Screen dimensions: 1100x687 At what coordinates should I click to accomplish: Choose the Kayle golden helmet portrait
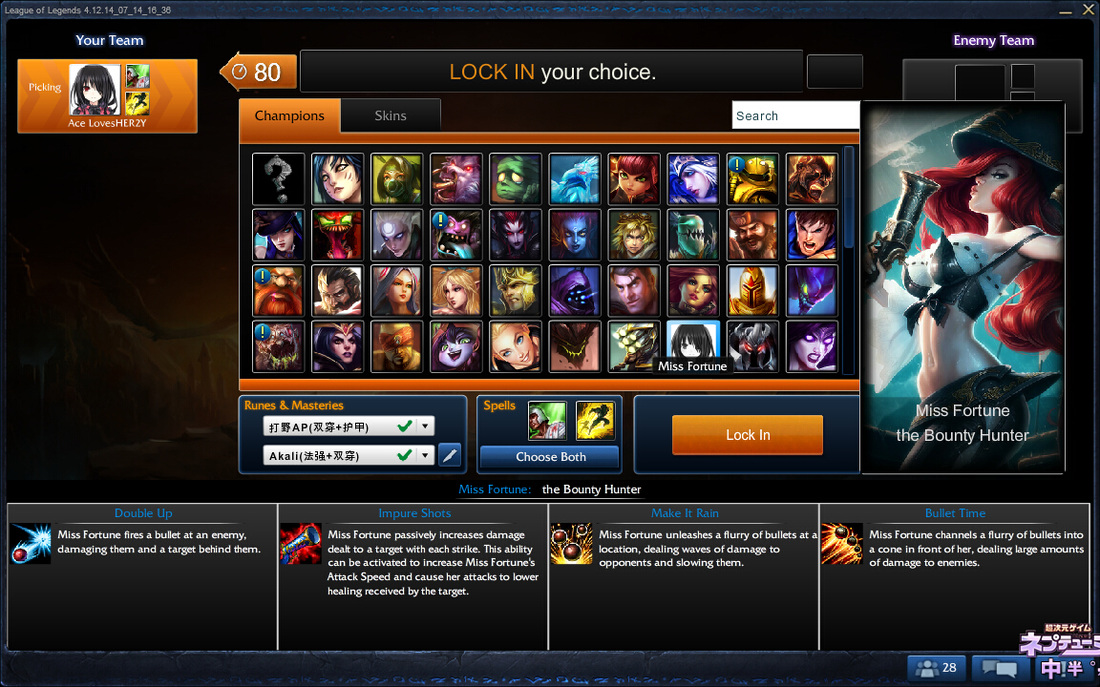pyautogui.click(x=753, y=291)
